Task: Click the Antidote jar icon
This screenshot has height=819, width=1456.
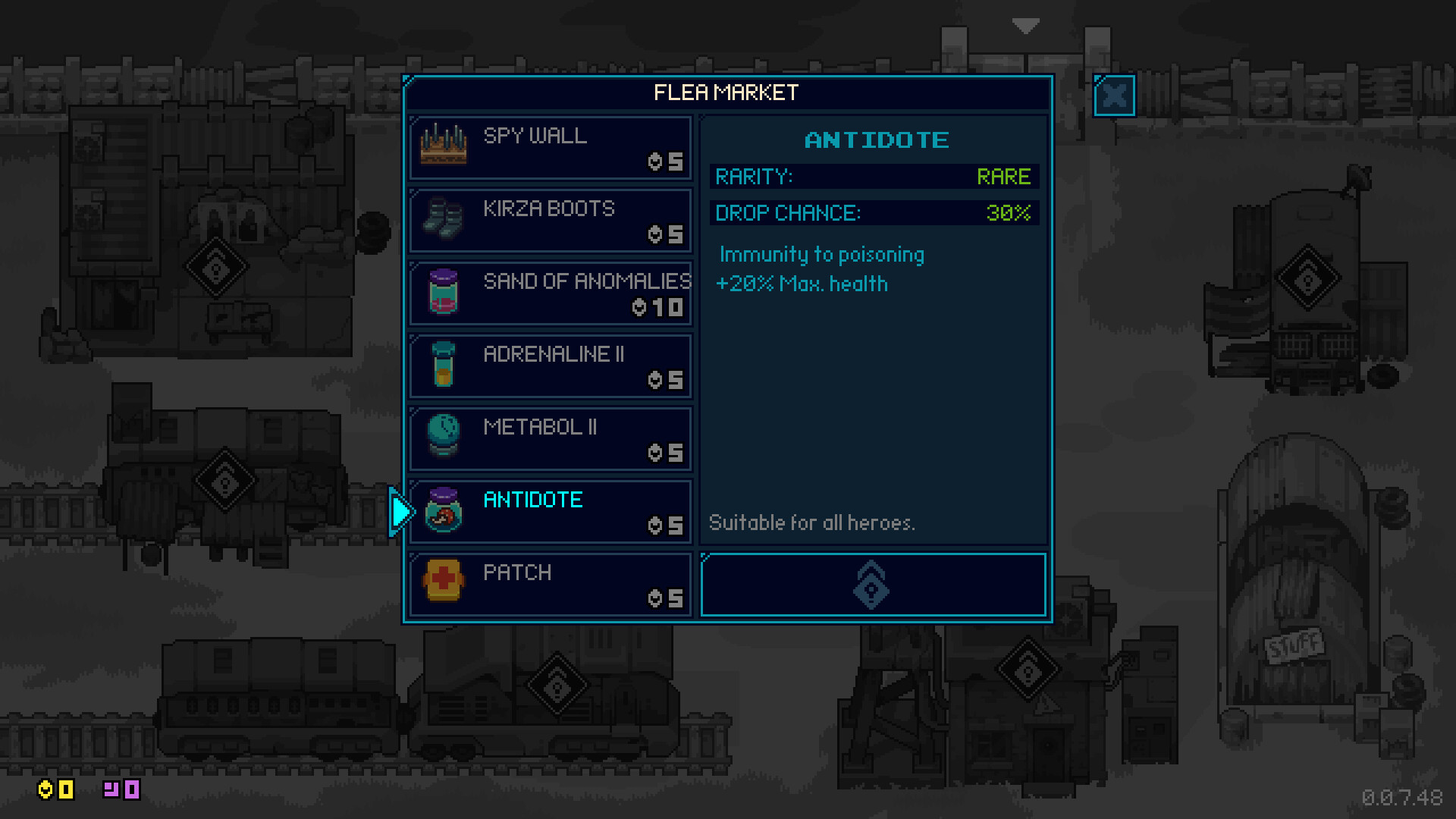Action: click(444, 511)
